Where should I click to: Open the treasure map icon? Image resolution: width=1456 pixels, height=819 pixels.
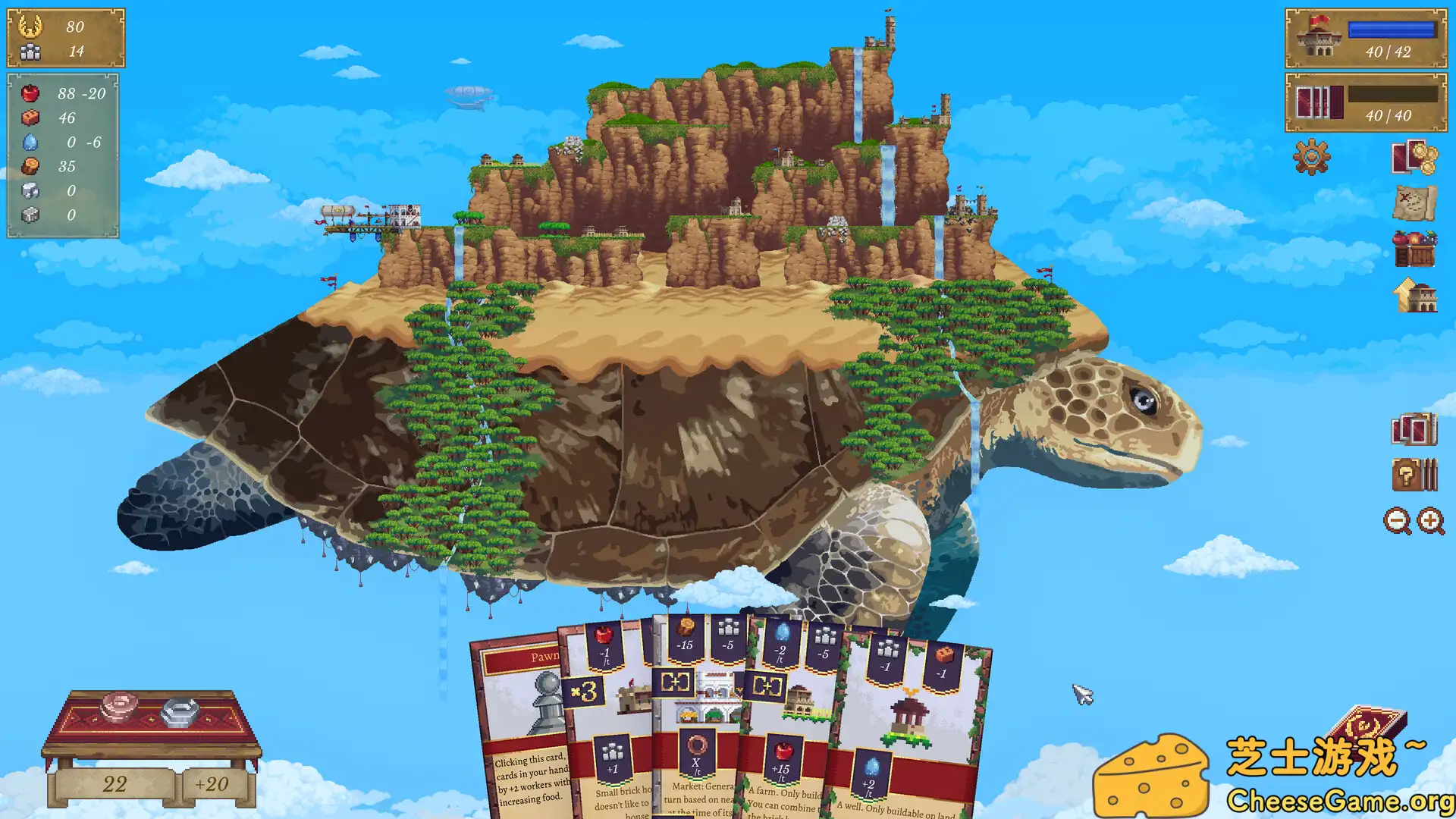1415,201
